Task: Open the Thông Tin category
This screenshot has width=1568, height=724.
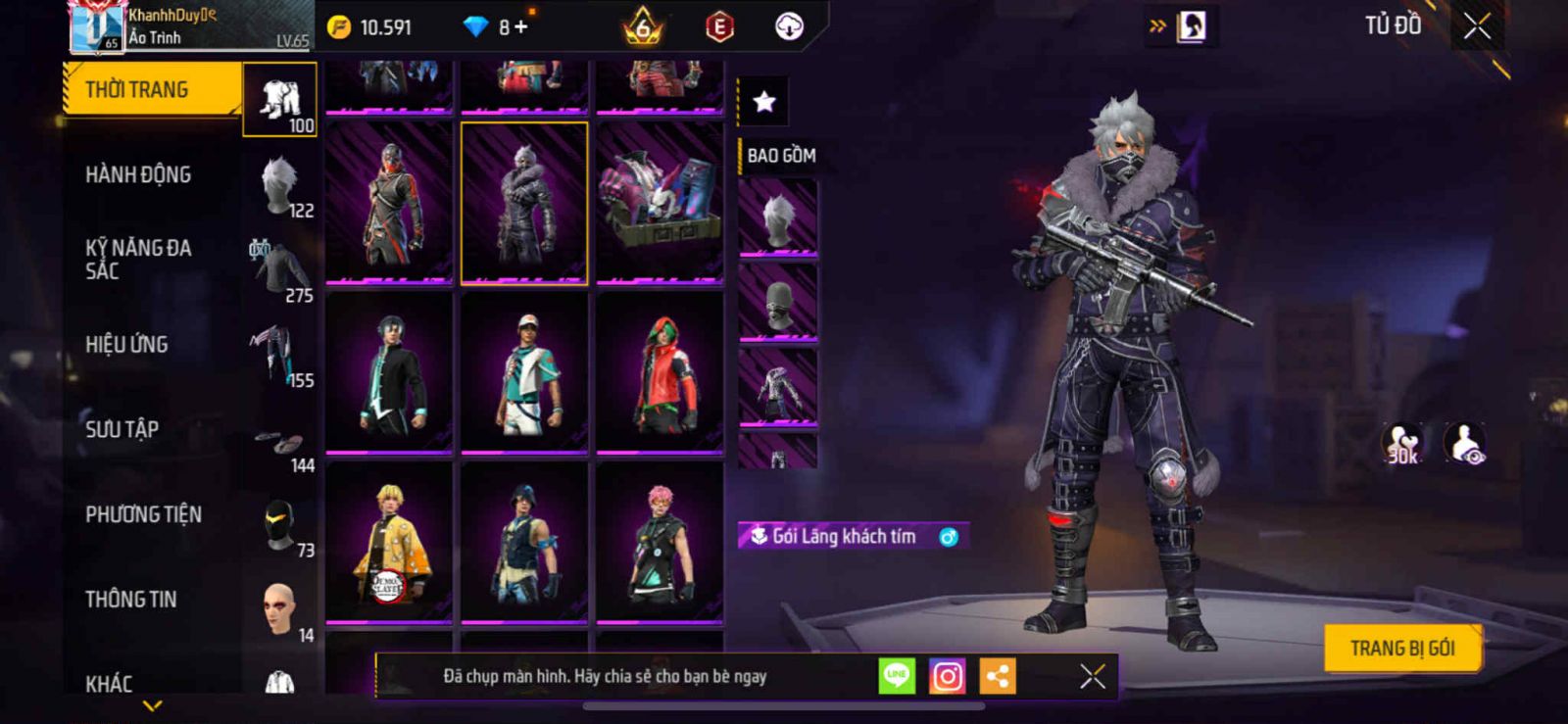Action: coord(130,600)
